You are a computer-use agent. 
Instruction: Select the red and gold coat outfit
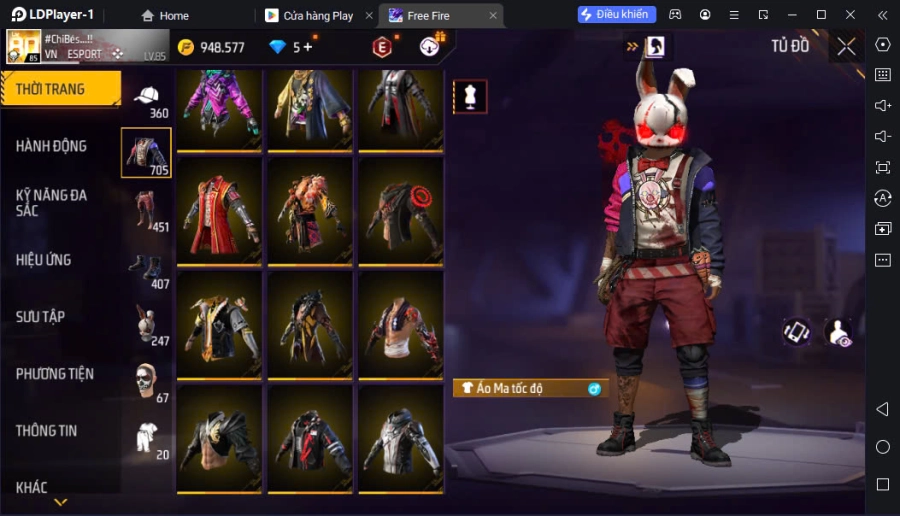[x=219, y=209]
